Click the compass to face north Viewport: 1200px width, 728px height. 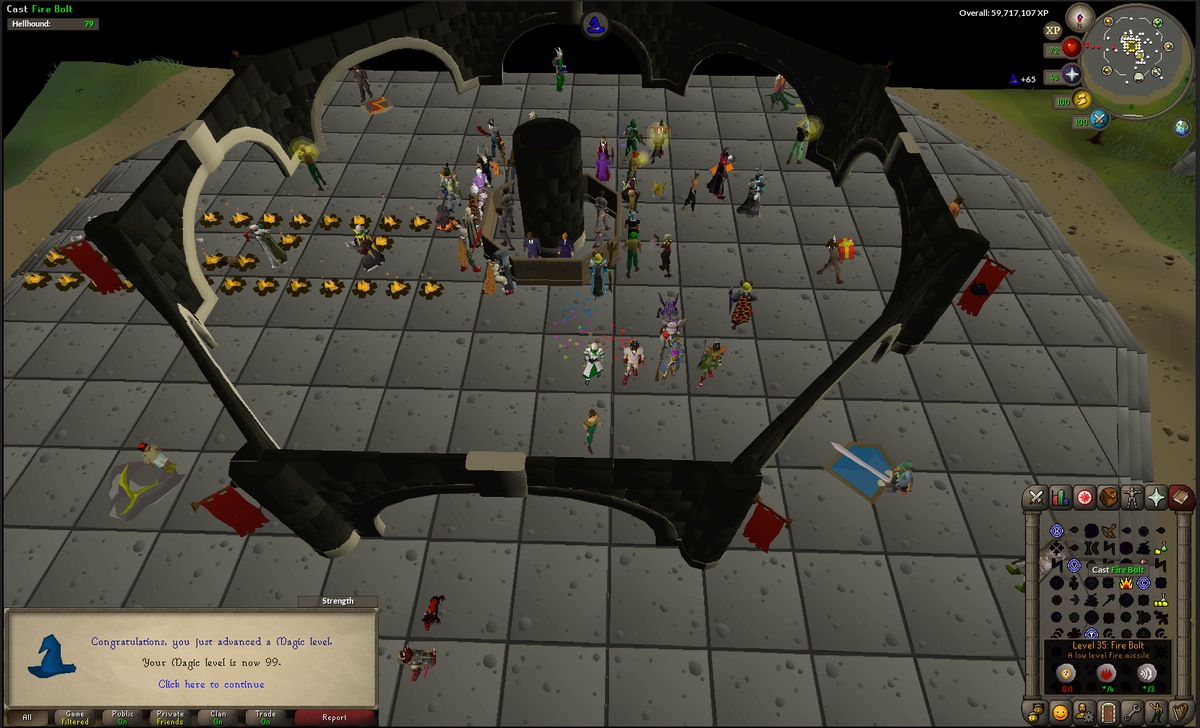1079,16
